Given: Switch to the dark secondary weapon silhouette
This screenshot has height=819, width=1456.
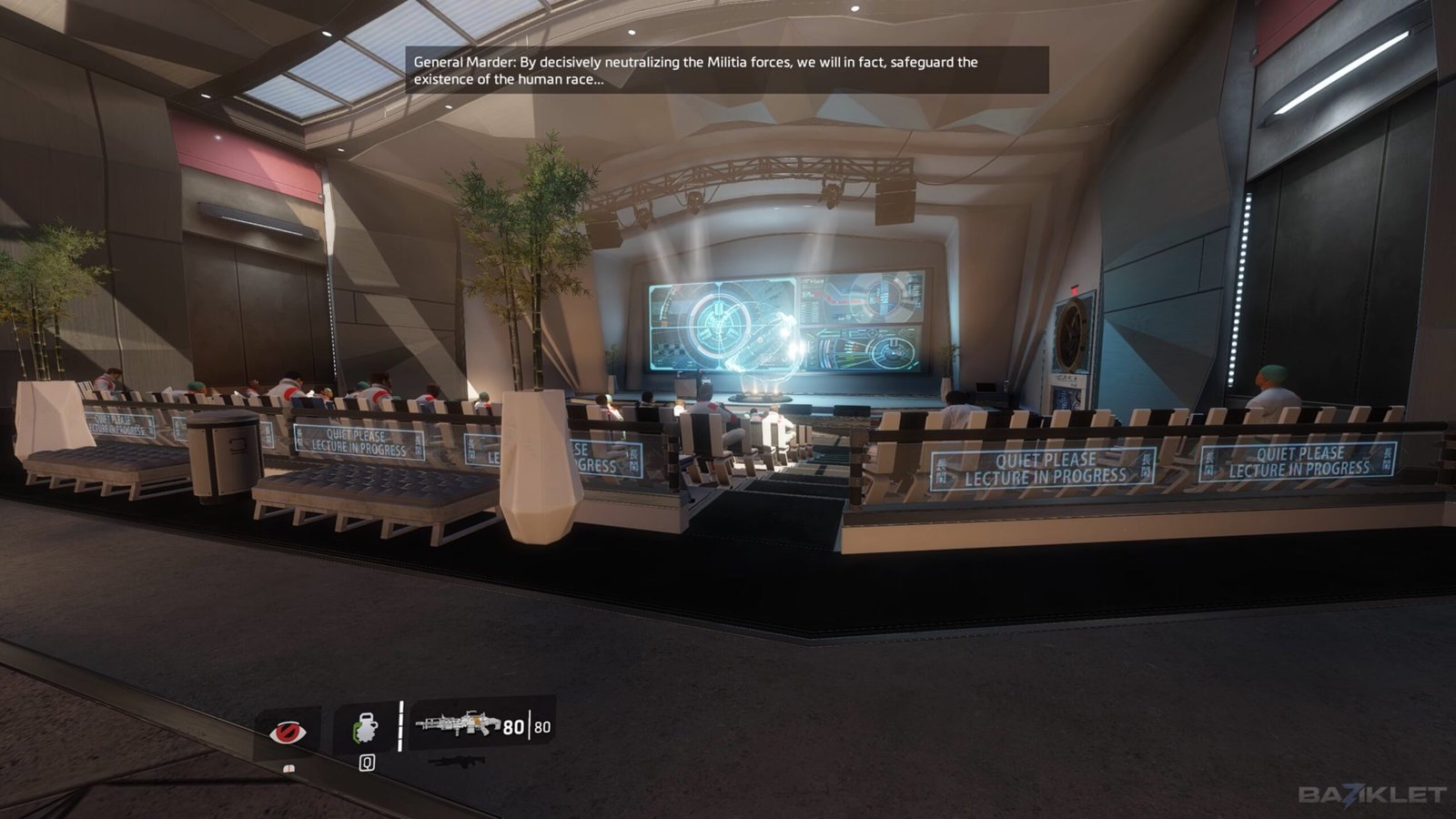Looking at the screenshot, I should coord(456,761).
